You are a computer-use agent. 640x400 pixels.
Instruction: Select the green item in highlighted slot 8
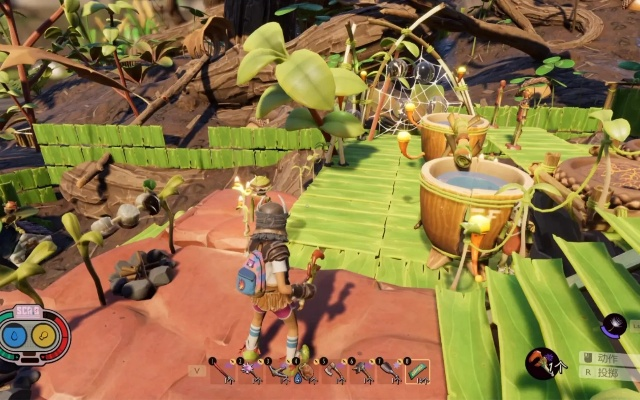click(x=417, y=371)
